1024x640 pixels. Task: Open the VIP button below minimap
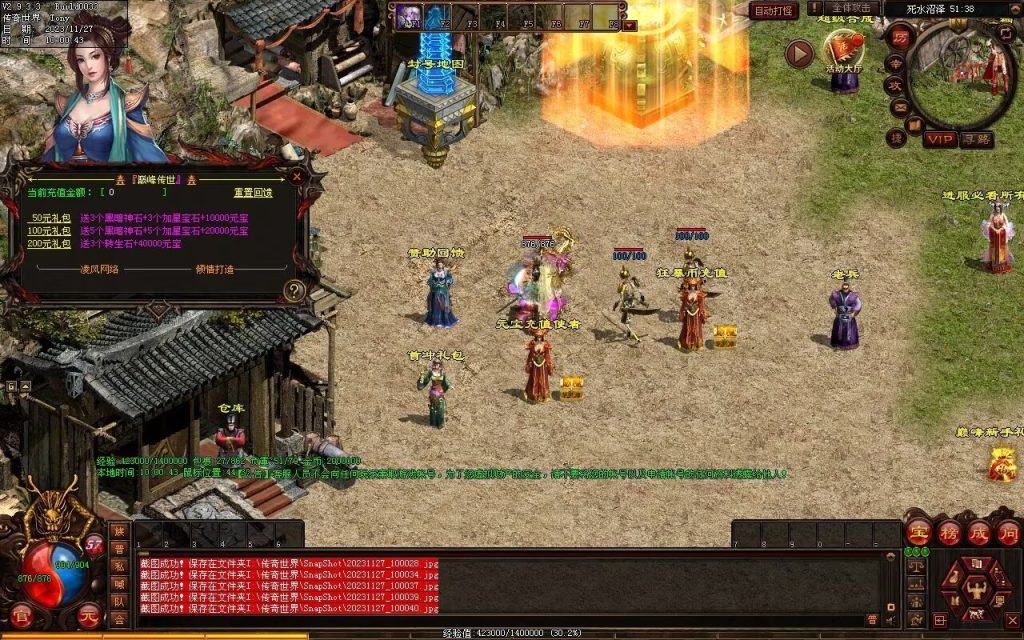pyautogui.click(x=938, y=139)
